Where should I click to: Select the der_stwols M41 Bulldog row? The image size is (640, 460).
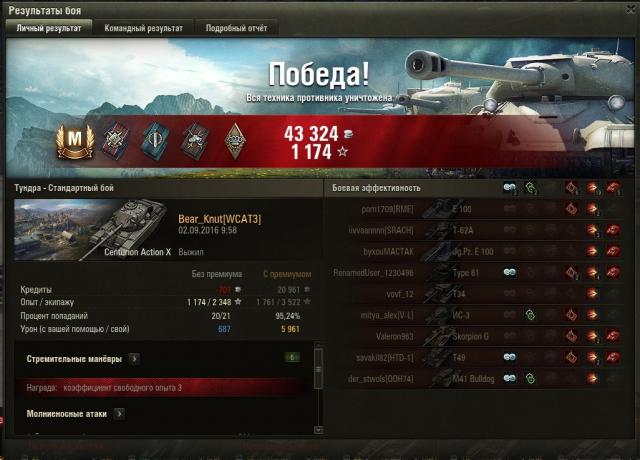pos(470,378)
